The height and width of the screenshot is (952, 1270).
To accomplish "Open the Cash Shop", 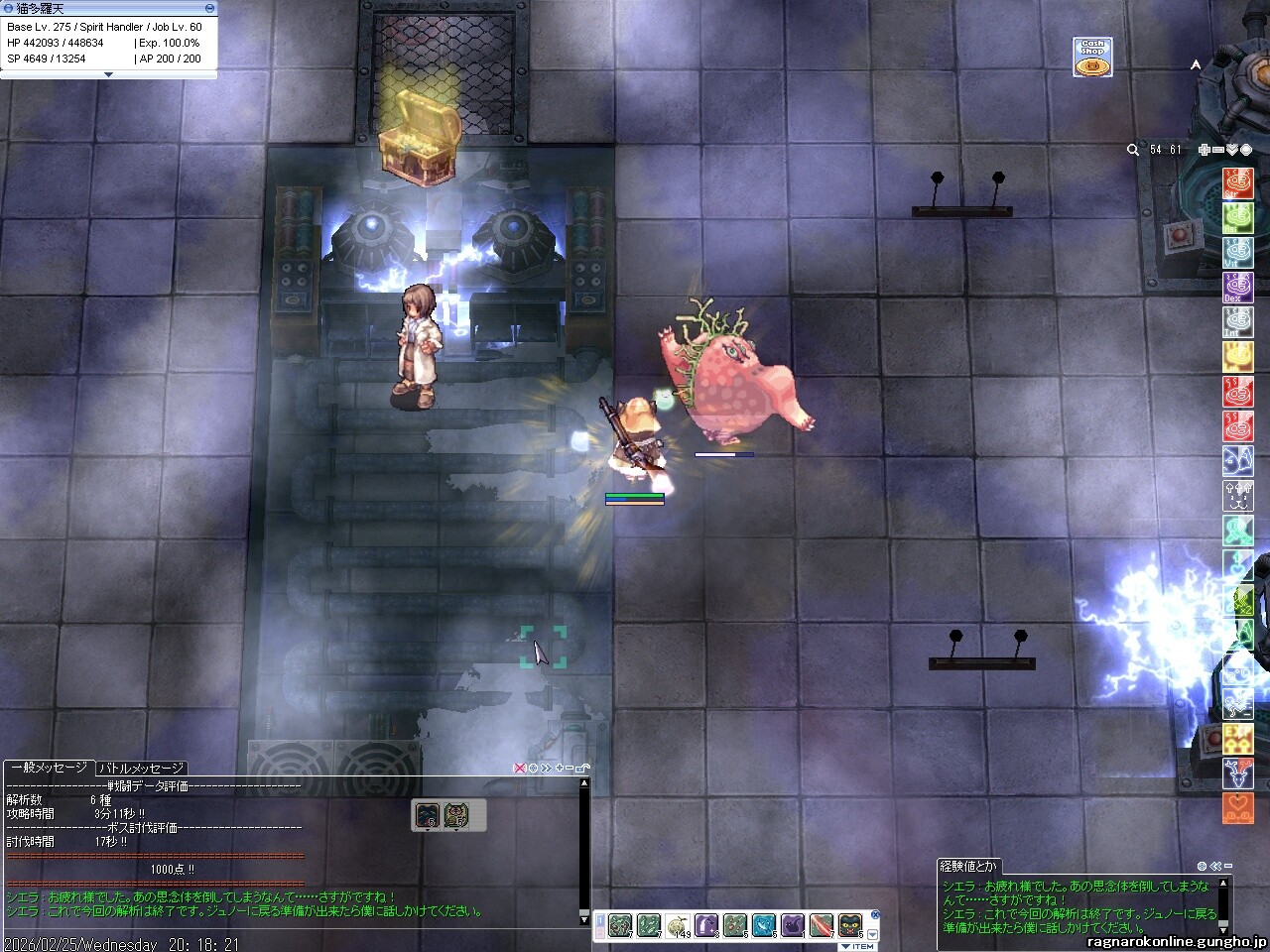I will click(1091, 58).
